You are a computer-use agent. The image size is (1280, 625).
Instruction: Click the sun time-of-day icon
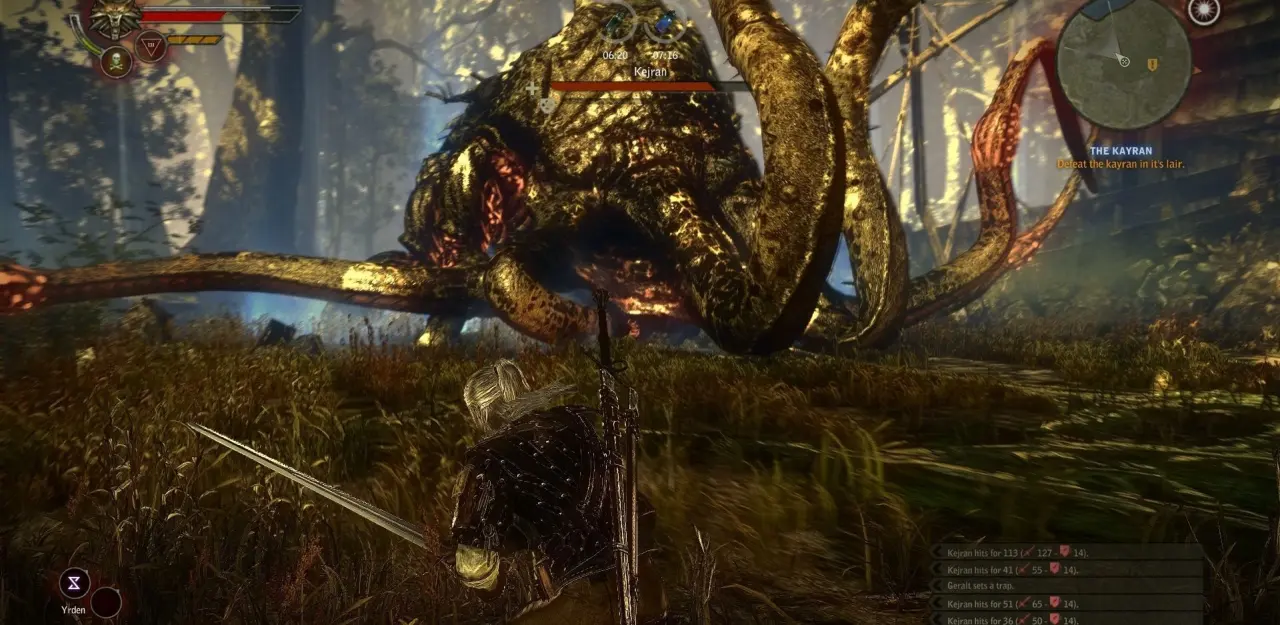[1204, 10]
